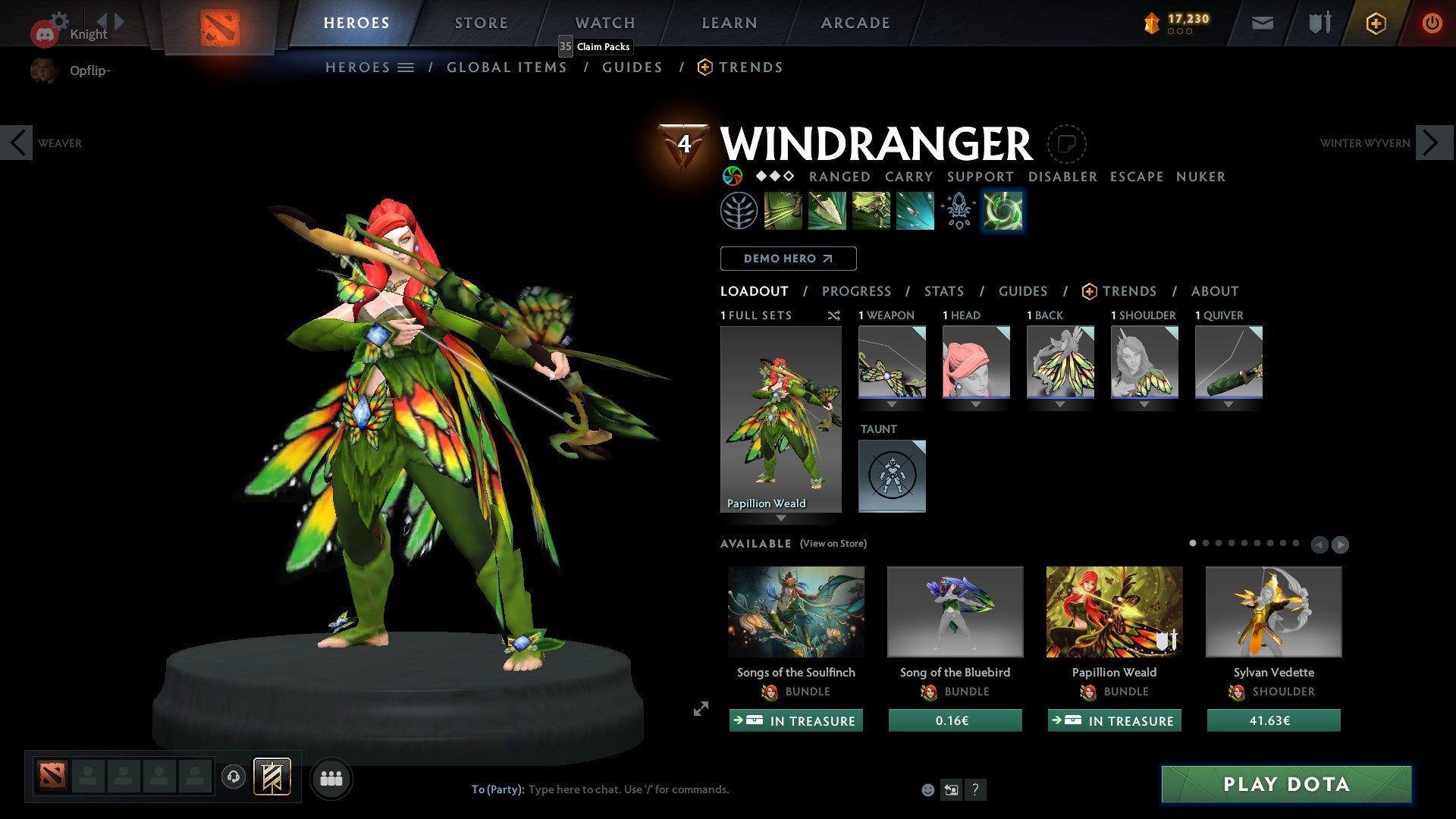This screenshot has height=819, width=1456.
Task: Open the Dota Plus hexagon icon
Action: pos(1375,23)
